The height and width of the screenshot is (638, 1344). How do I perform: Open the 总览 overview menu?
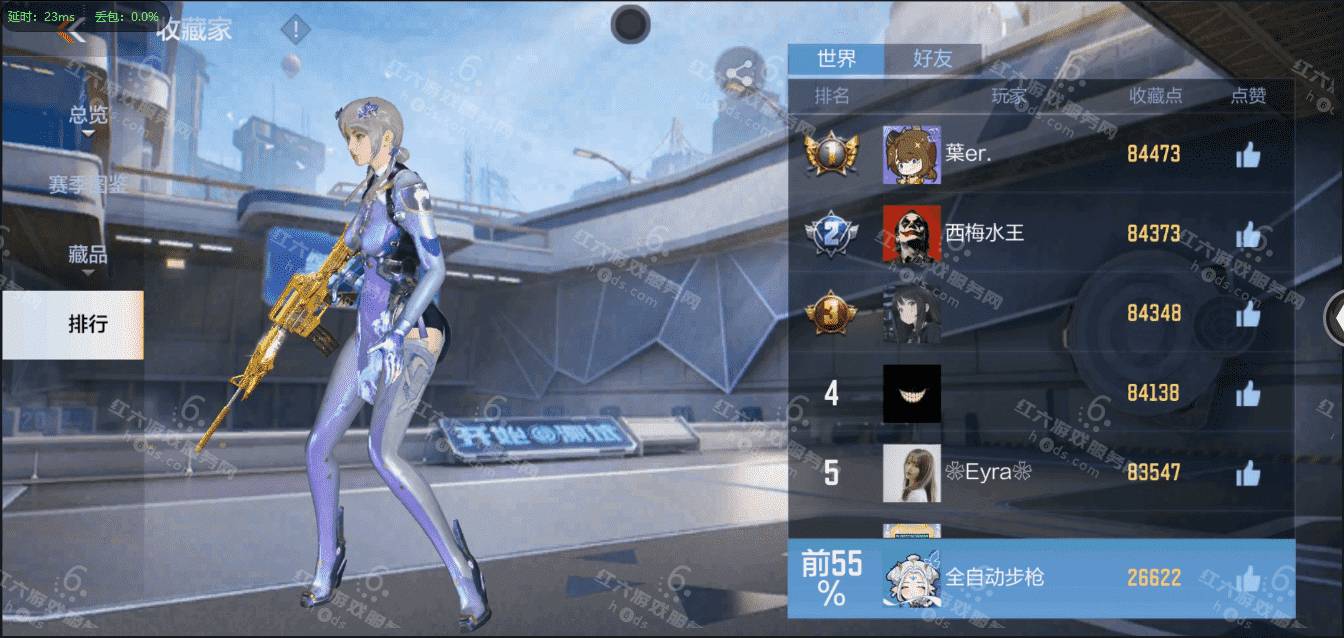(x=88, y=116)
